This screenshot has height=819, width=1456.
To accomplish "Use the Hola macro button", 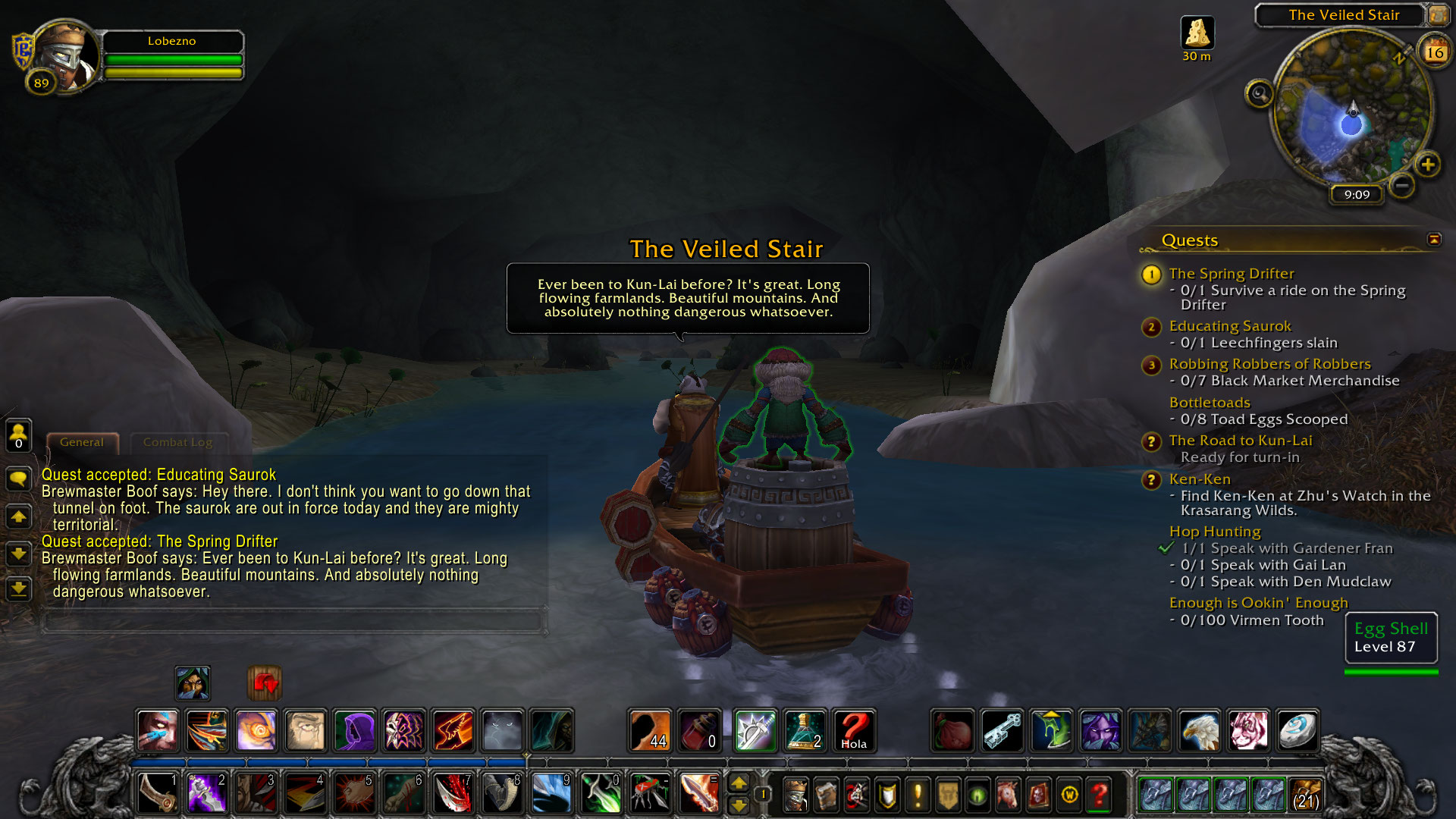I will click(853, 730).
